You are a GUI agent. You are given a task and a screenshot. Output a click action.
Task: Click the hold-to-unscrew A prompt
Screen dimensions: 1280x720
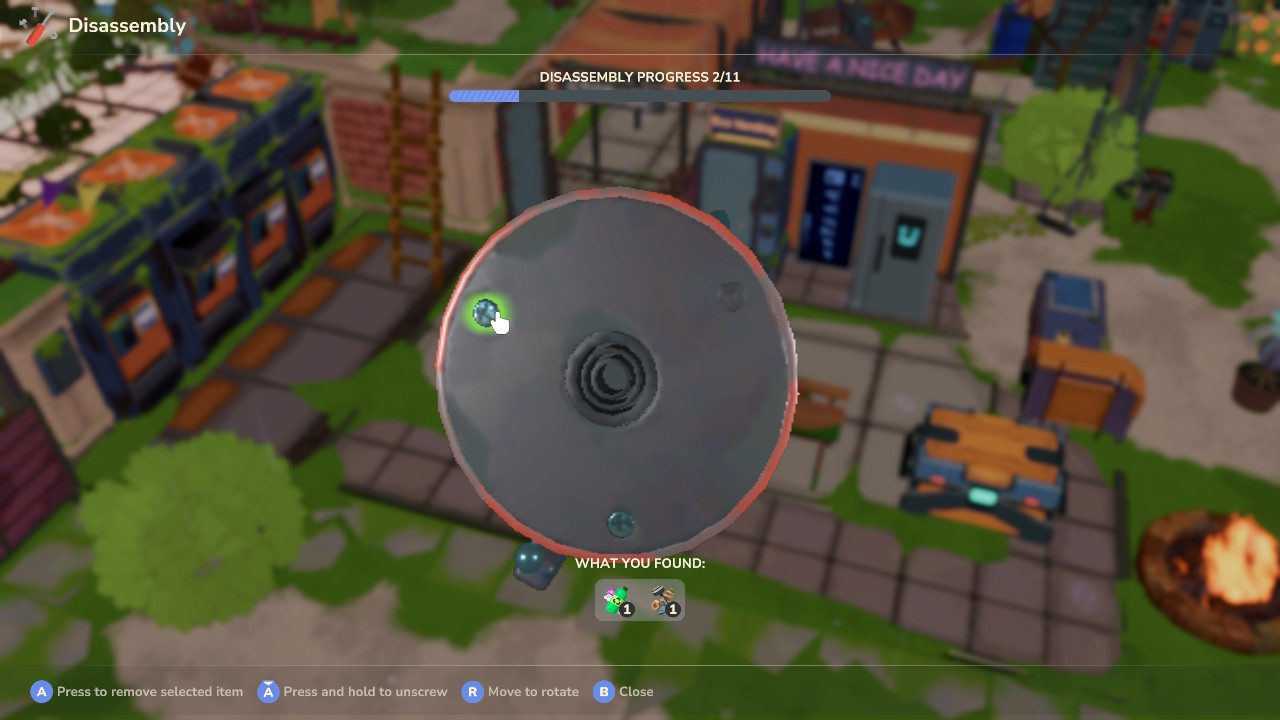point(267,691)
